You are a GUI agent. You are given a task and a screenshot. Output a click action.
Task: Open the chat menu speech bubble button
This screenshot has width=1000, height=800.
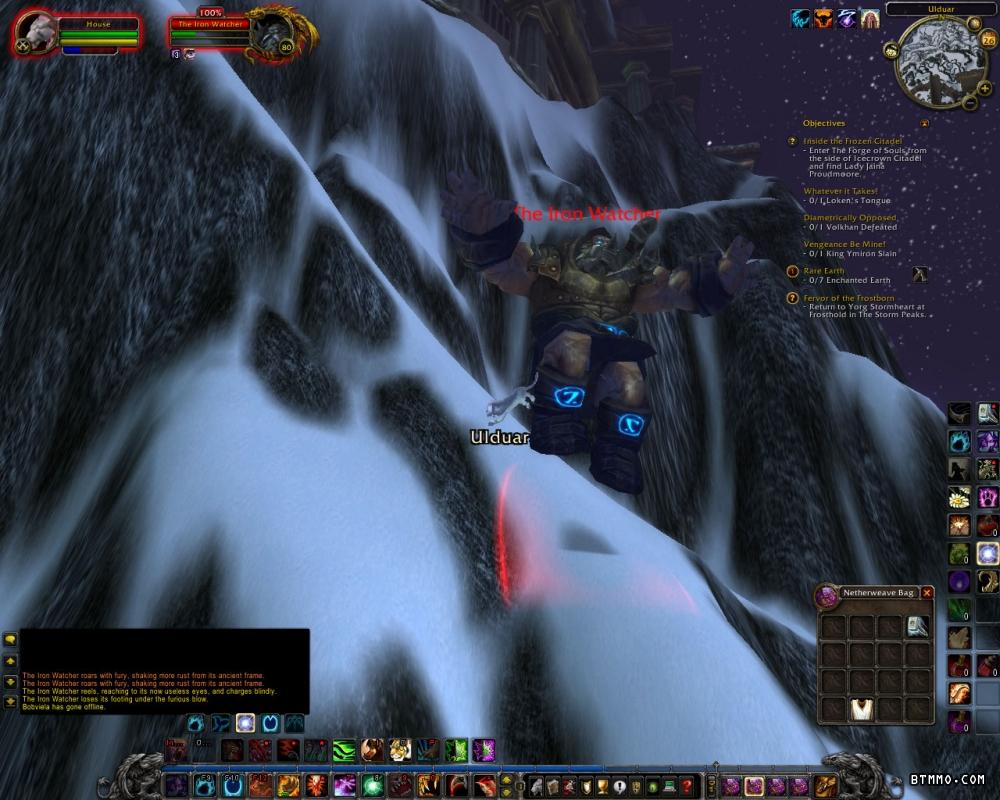10,639
